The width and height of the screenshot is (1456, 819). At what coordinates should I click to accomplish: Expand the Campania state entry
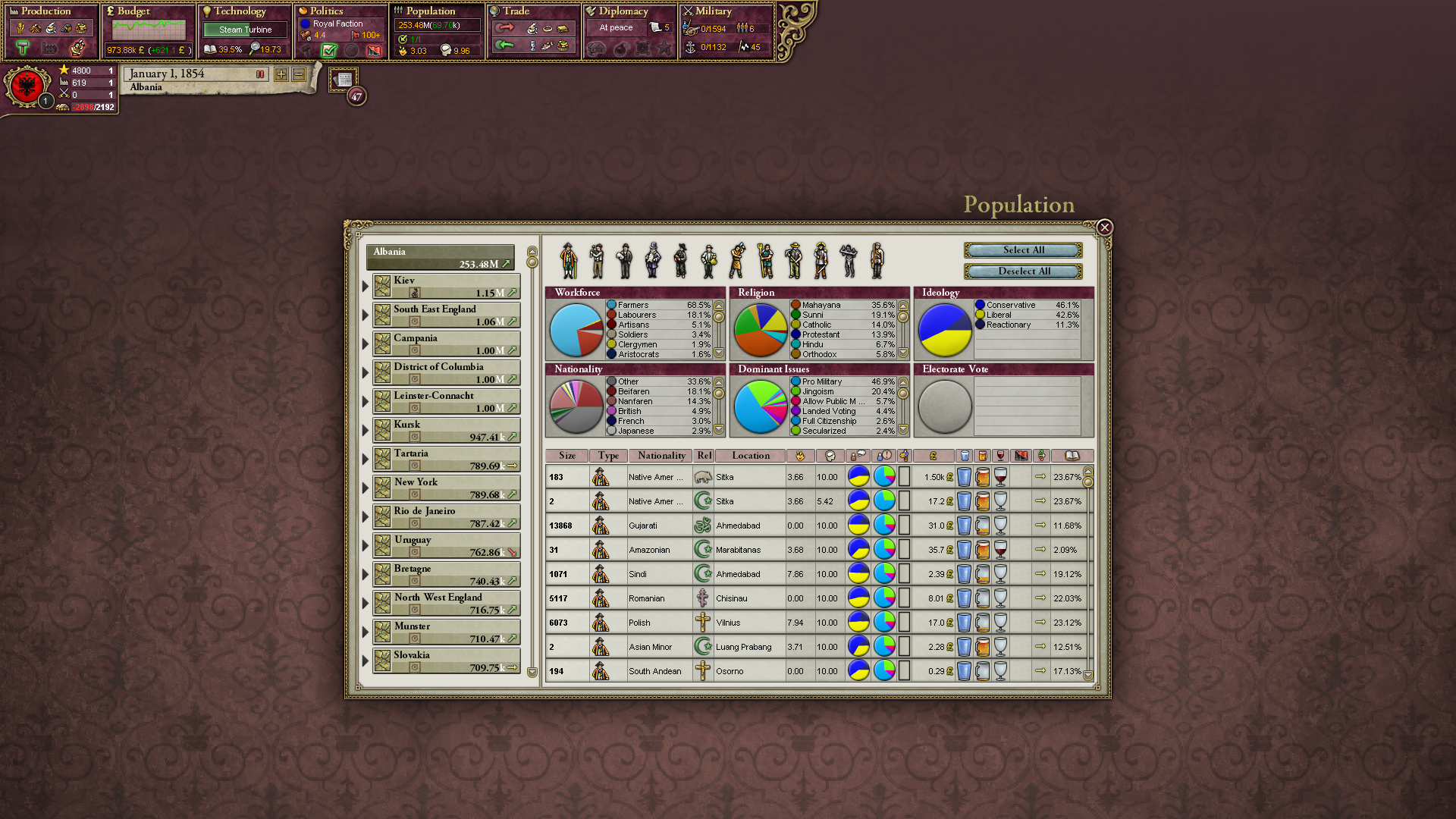pyautogui.click(x=365, y=344)
